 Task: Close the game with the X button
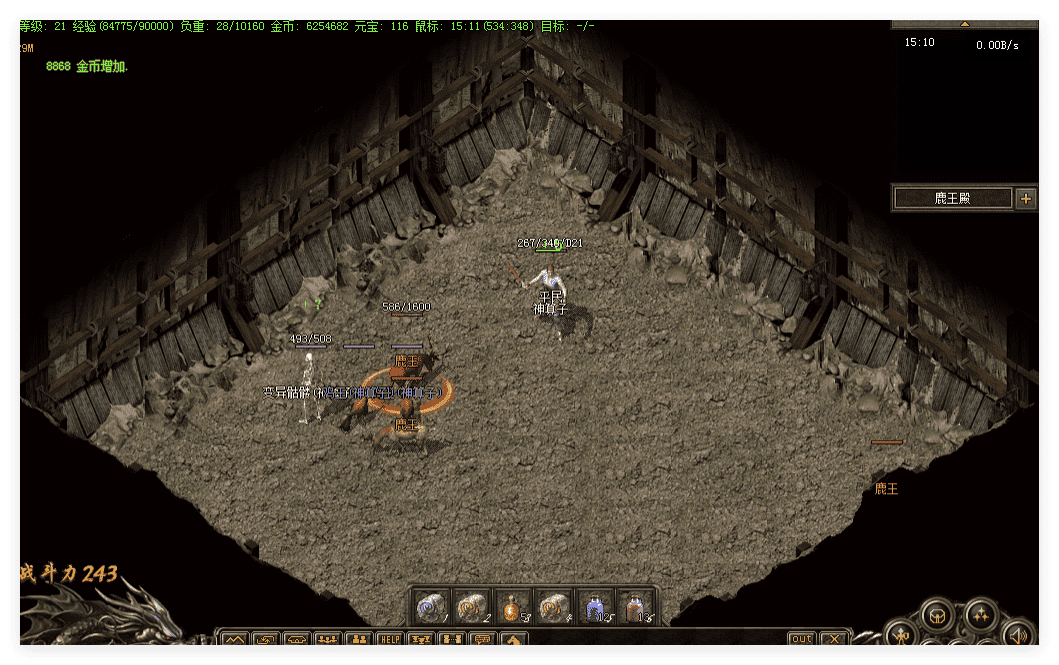pos(833,639)
